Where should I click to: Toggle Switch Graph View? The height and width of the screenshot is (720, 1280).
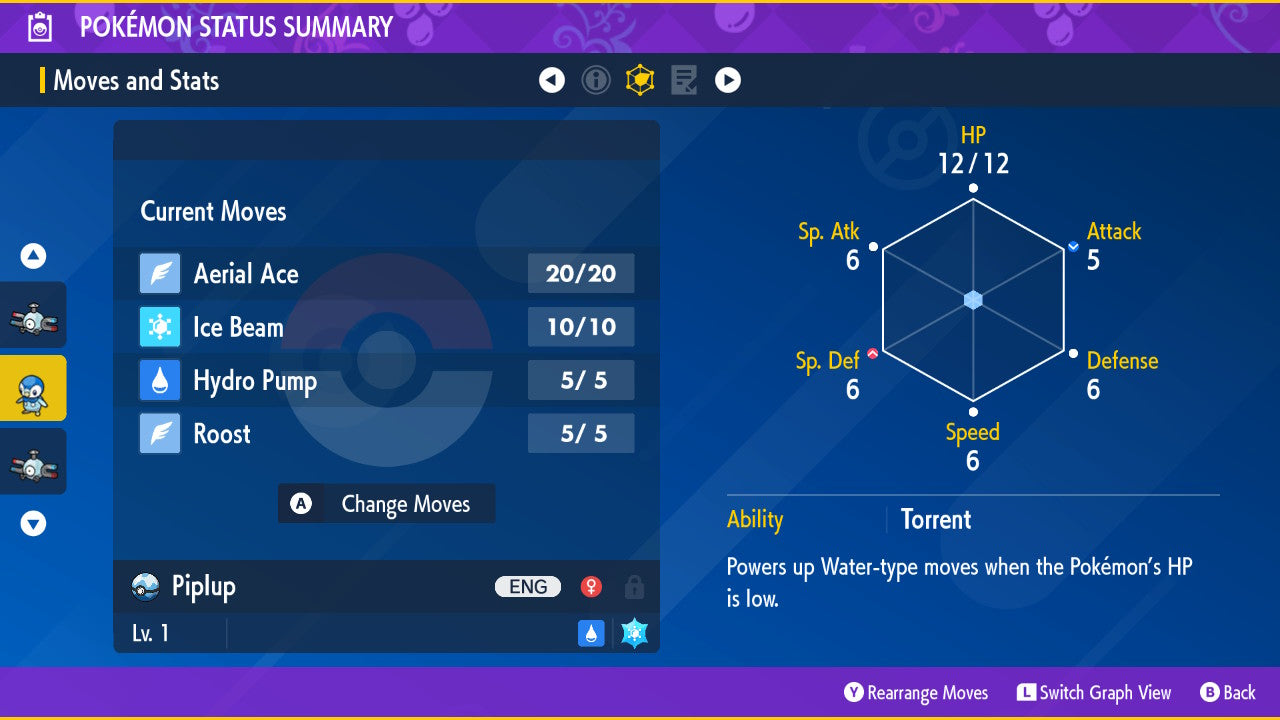(1094, 693)
